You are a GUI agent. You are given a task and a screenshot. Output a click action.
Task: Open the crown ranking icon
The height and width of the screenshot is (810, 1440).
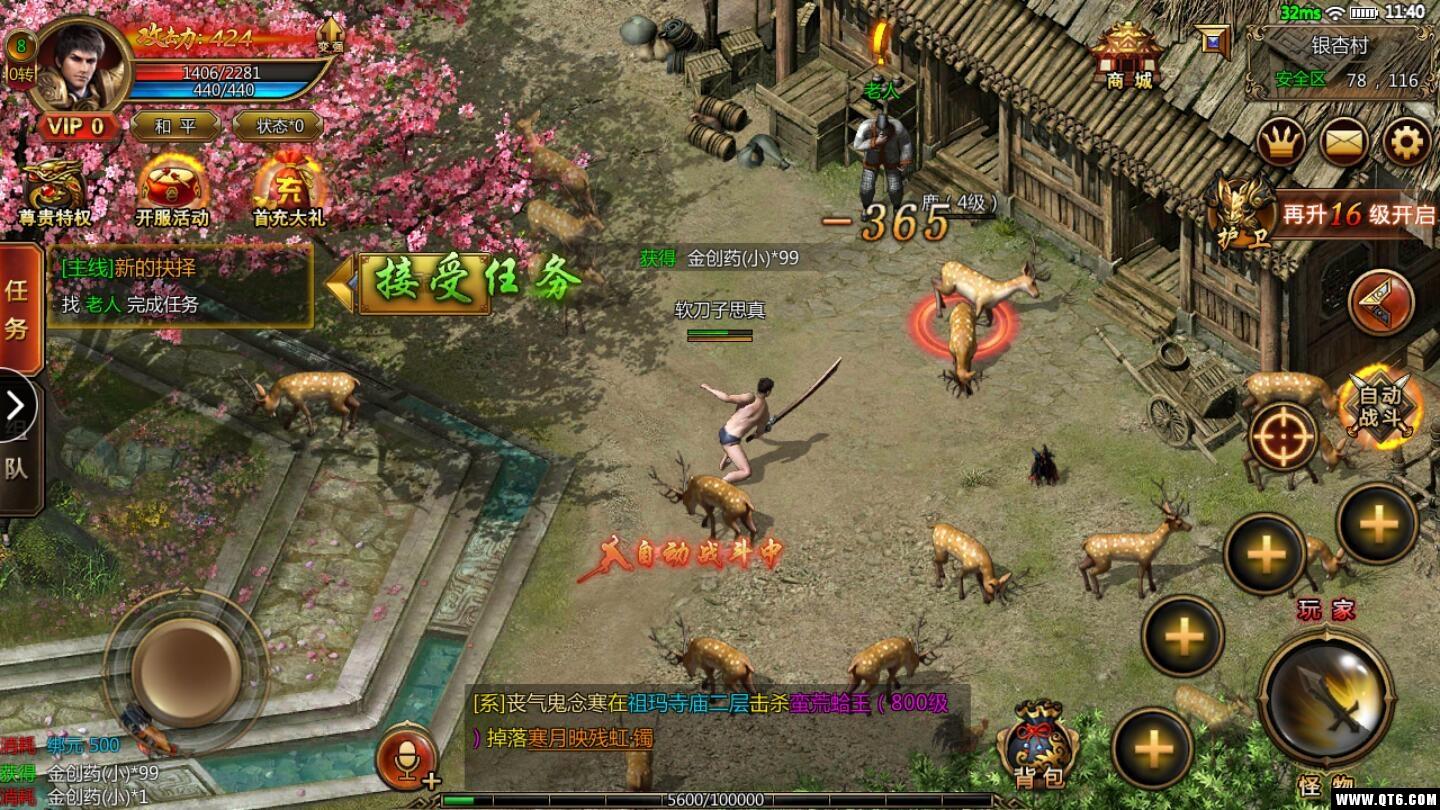pyautogui.click(x=1280, y=143)
